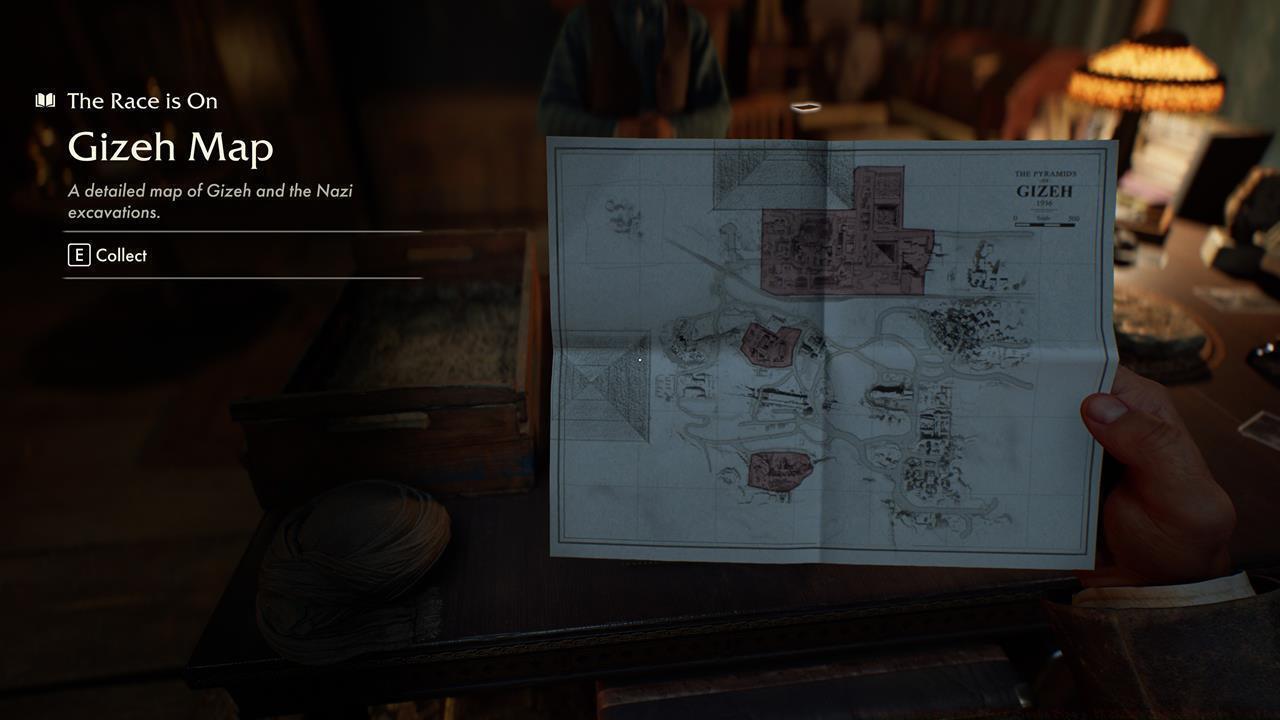Click the E key prompt icon

coord(77,255)
